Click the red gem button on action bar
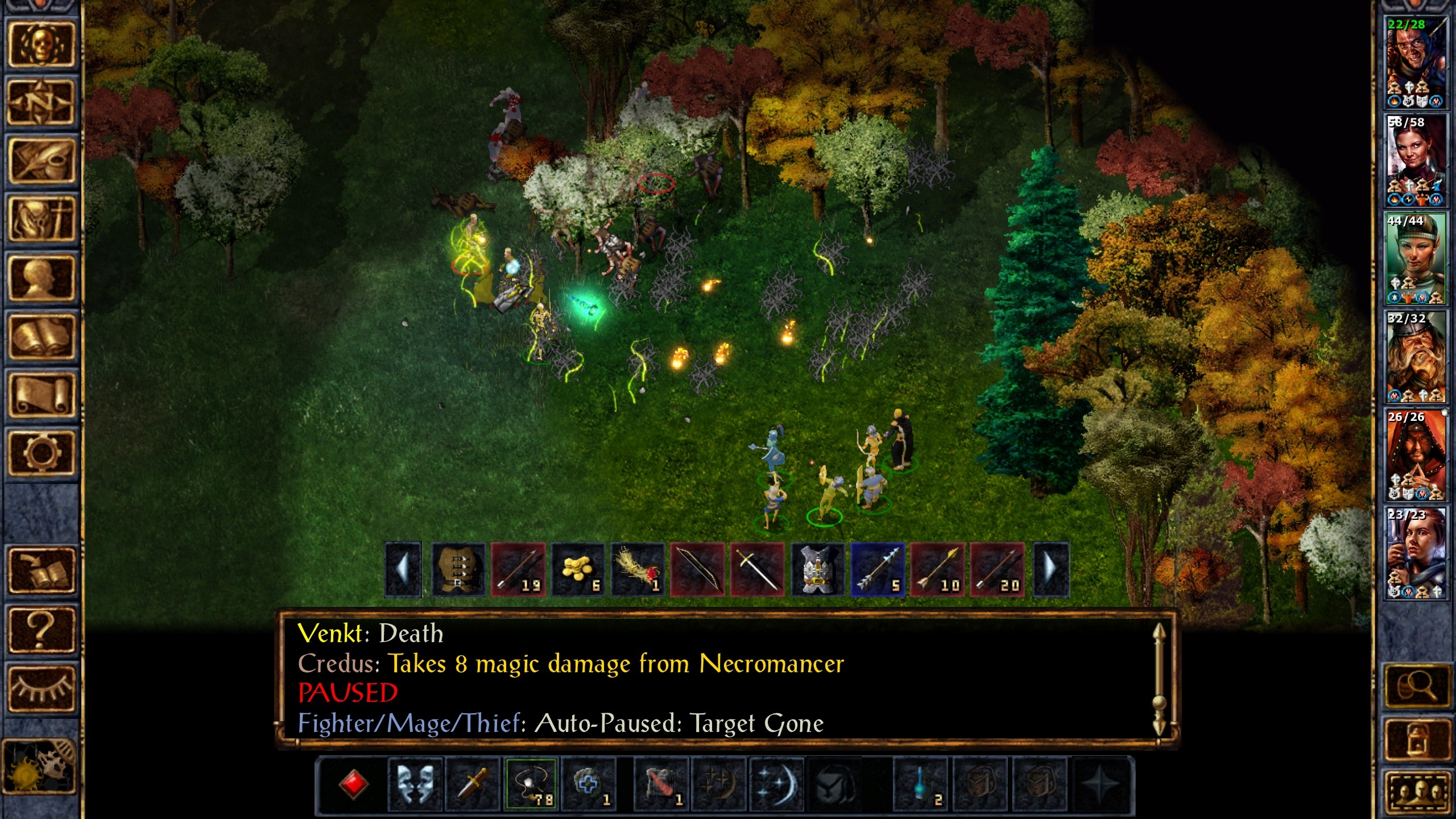Image resolution: width=1456 pixels, height=819 pixels. point(353,784)
